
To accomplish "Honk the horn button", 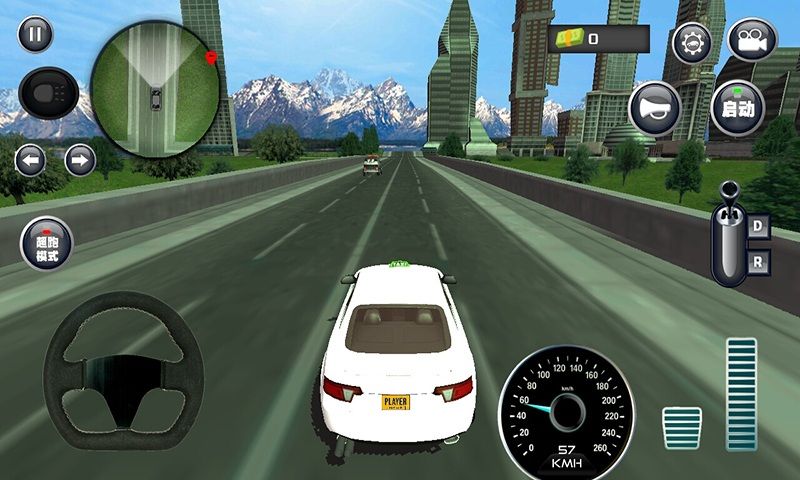I will point(656,108).
